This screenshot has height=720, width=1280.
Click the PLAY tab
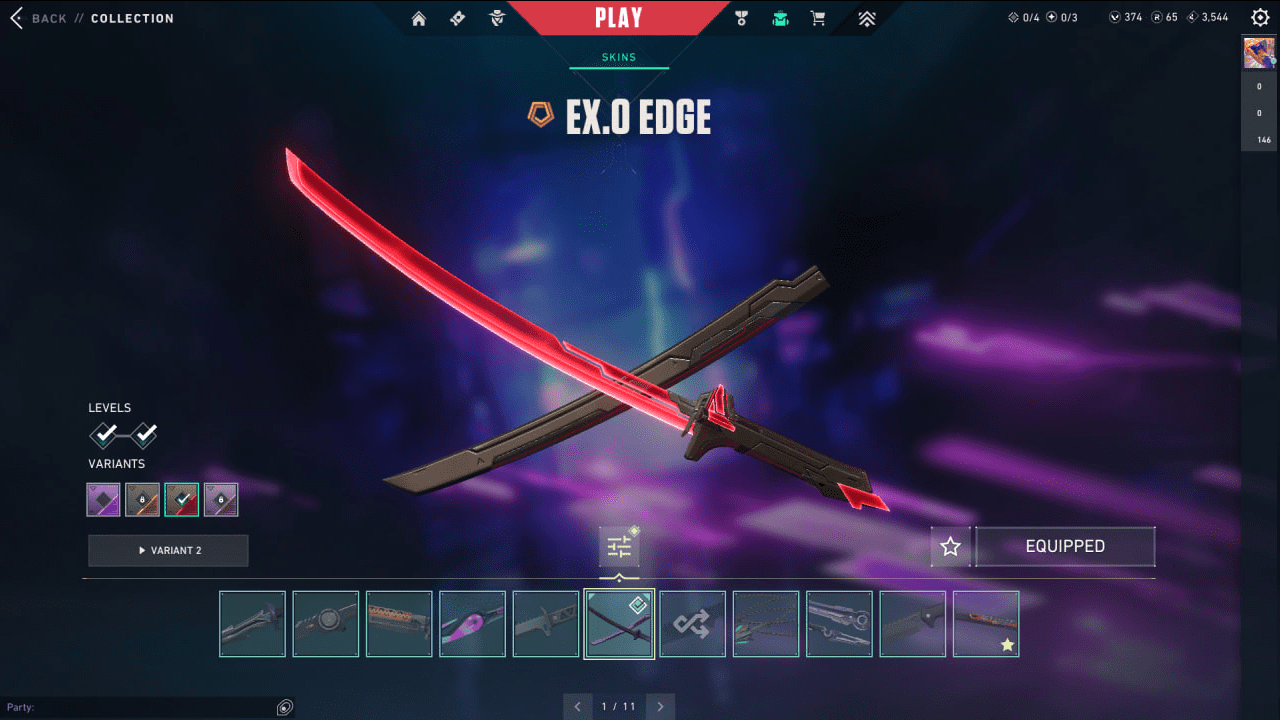[x=620, y=16]
